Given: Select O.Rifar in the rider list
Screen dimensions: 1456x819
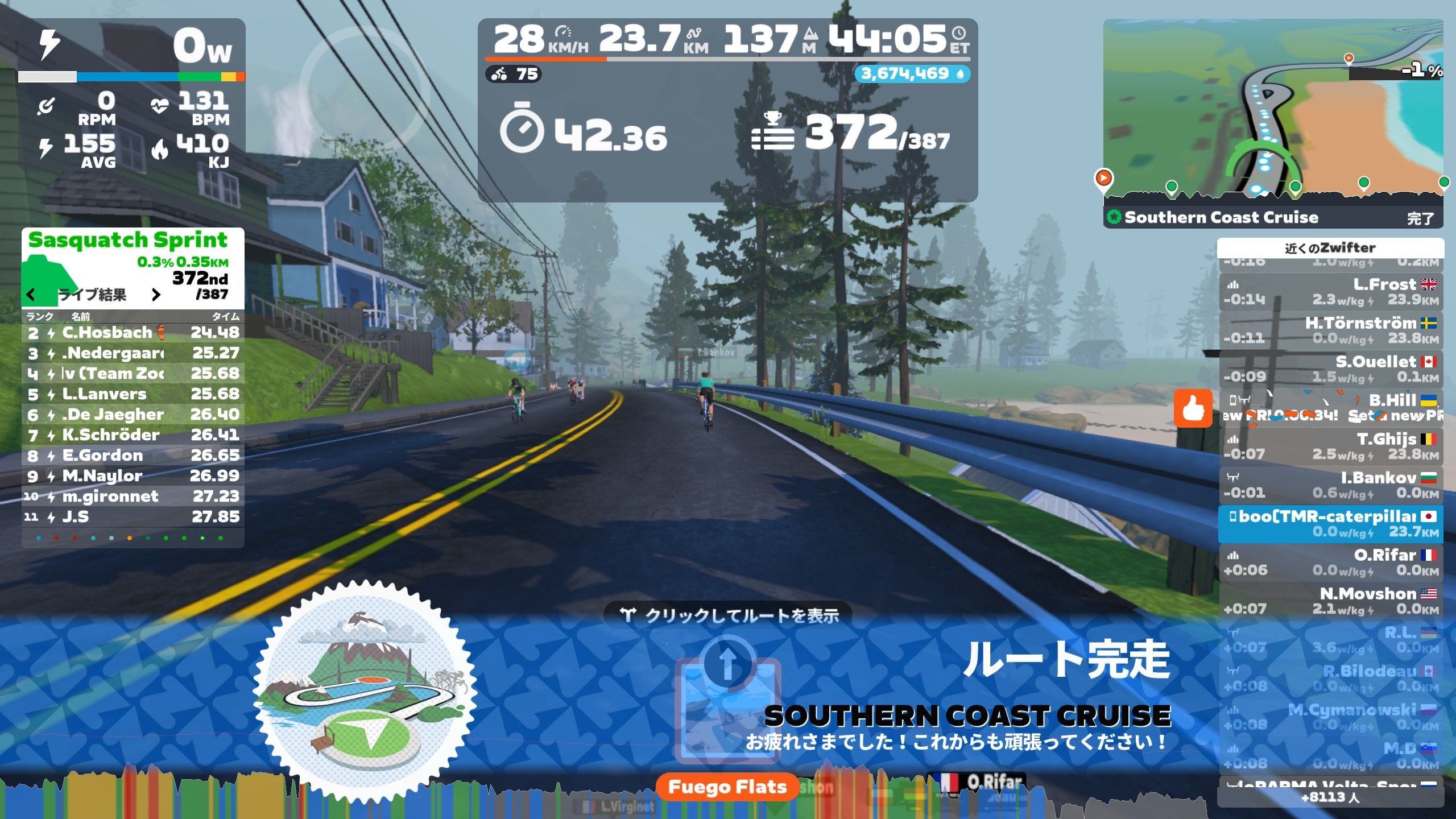Looking at the screenshot, I should [x=1330, y=562].
